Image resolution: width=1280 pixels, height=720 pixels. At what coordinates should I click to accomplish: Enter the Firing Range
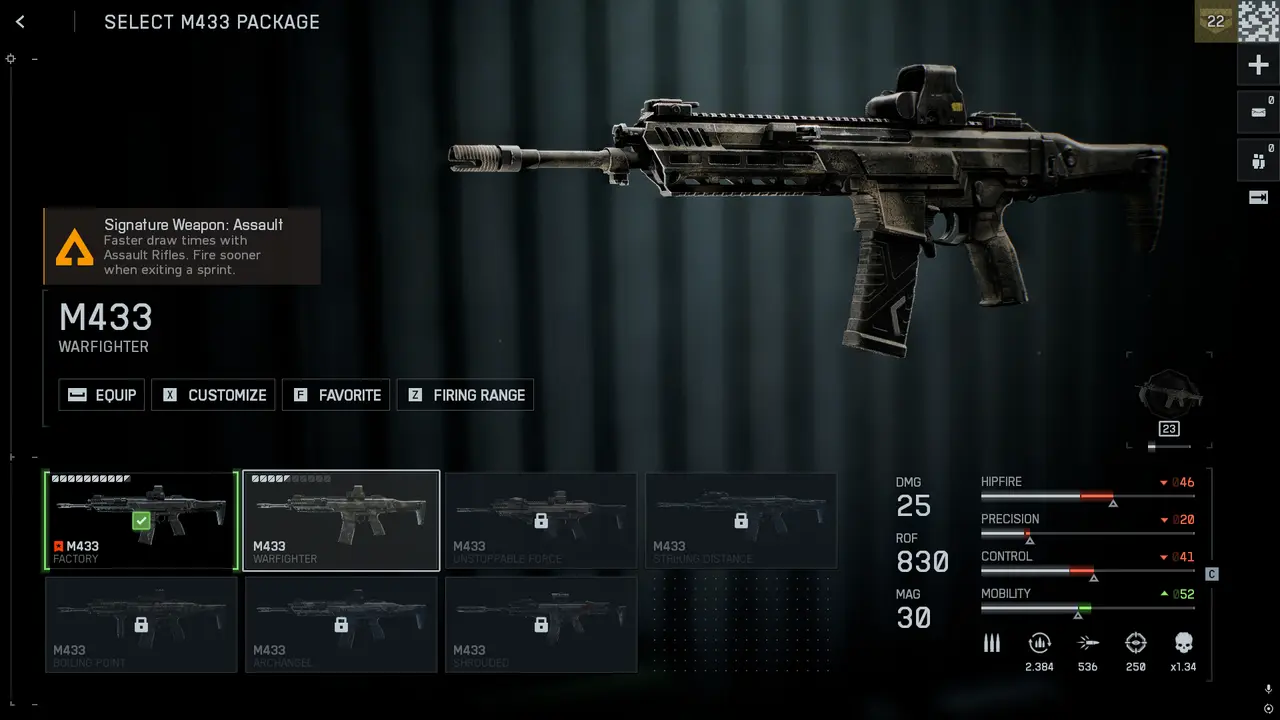465,395
